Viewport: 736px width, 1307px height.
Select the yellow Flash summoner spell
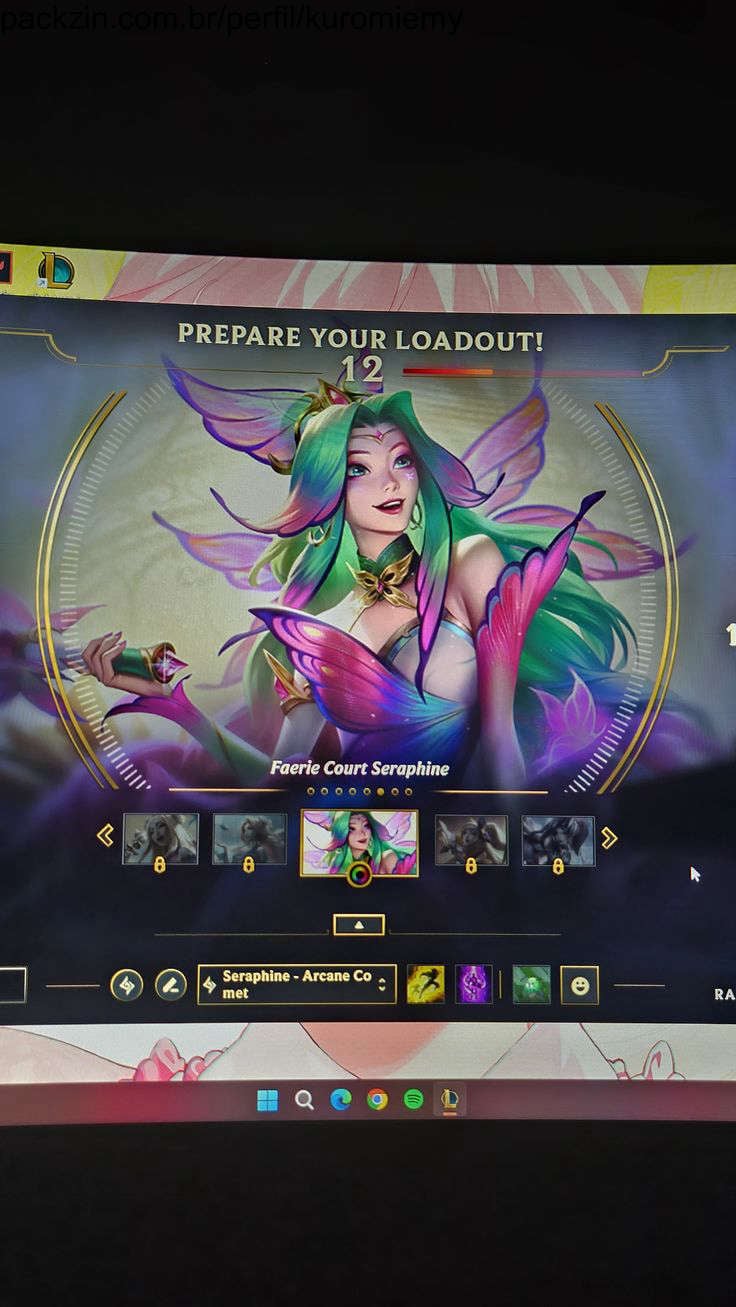click(x=425, y=985)
